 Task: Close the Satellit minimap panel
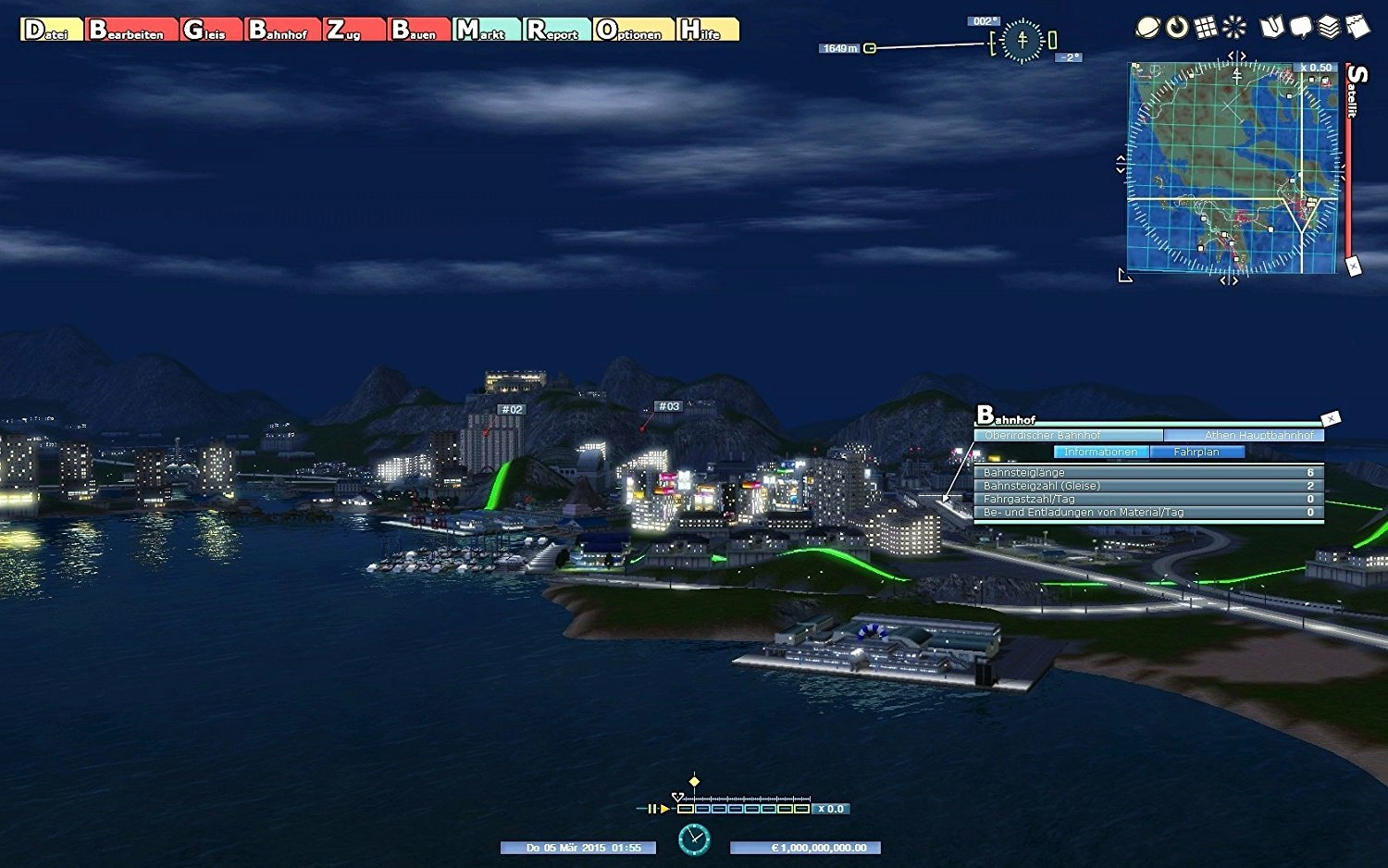(1353, 267)
